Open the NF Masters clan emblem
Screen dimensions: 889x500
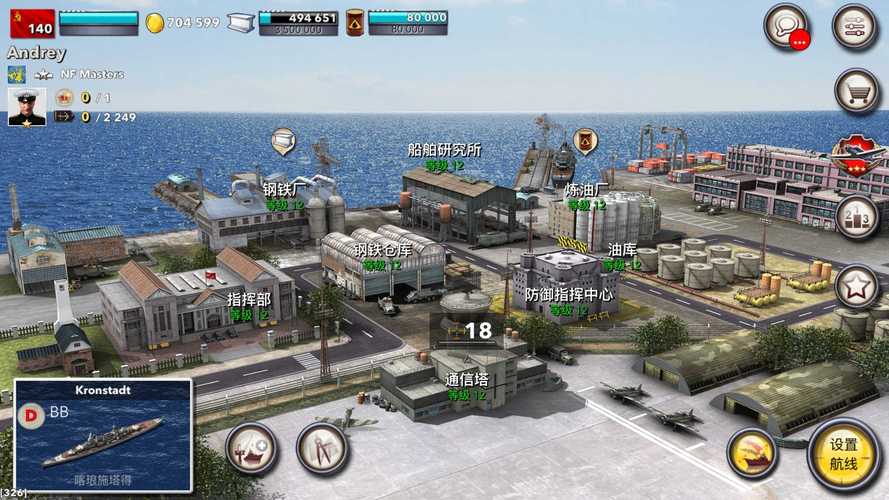[17, 74]
